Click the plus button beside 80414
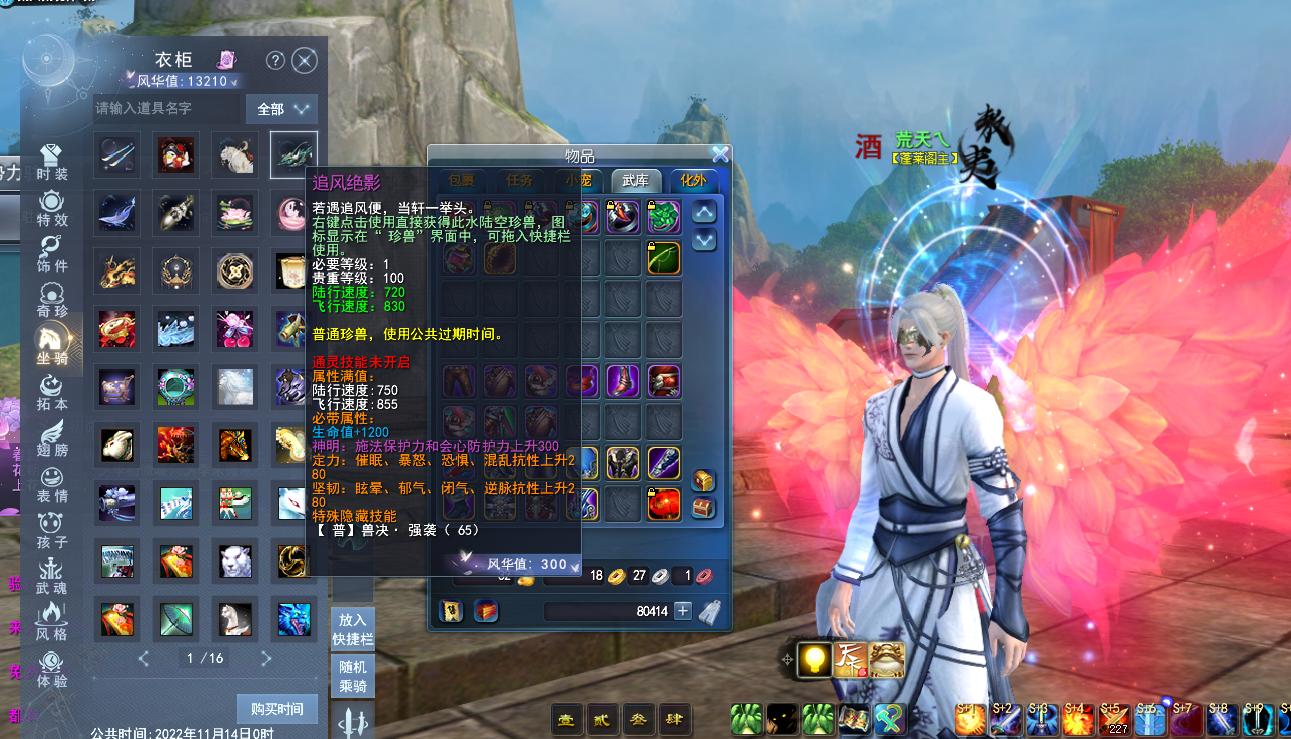This screenshot has height=739, width=1291. click(x=683, y=610)
